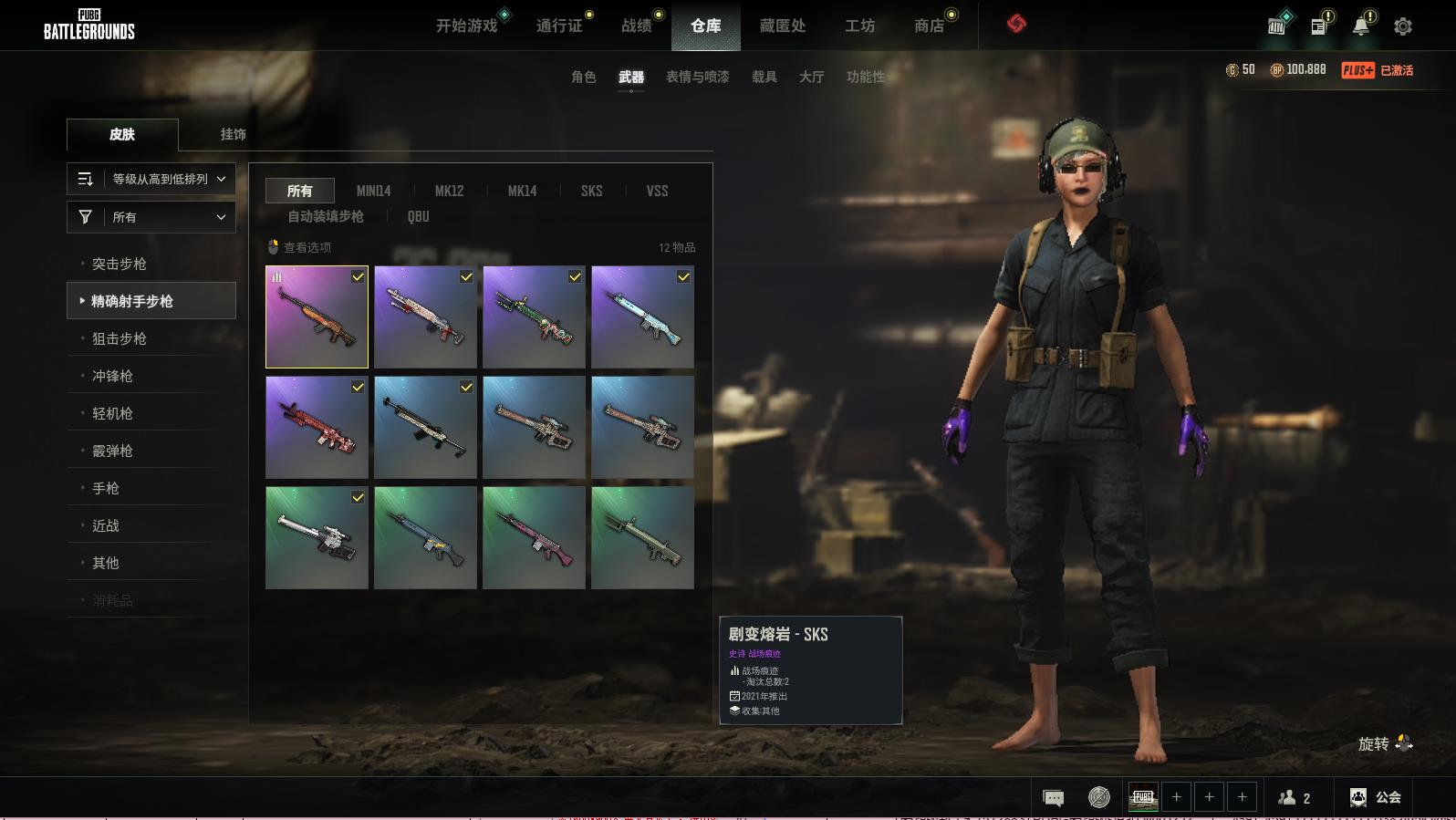Open the settings gear icon

[x=1403, y=26]
